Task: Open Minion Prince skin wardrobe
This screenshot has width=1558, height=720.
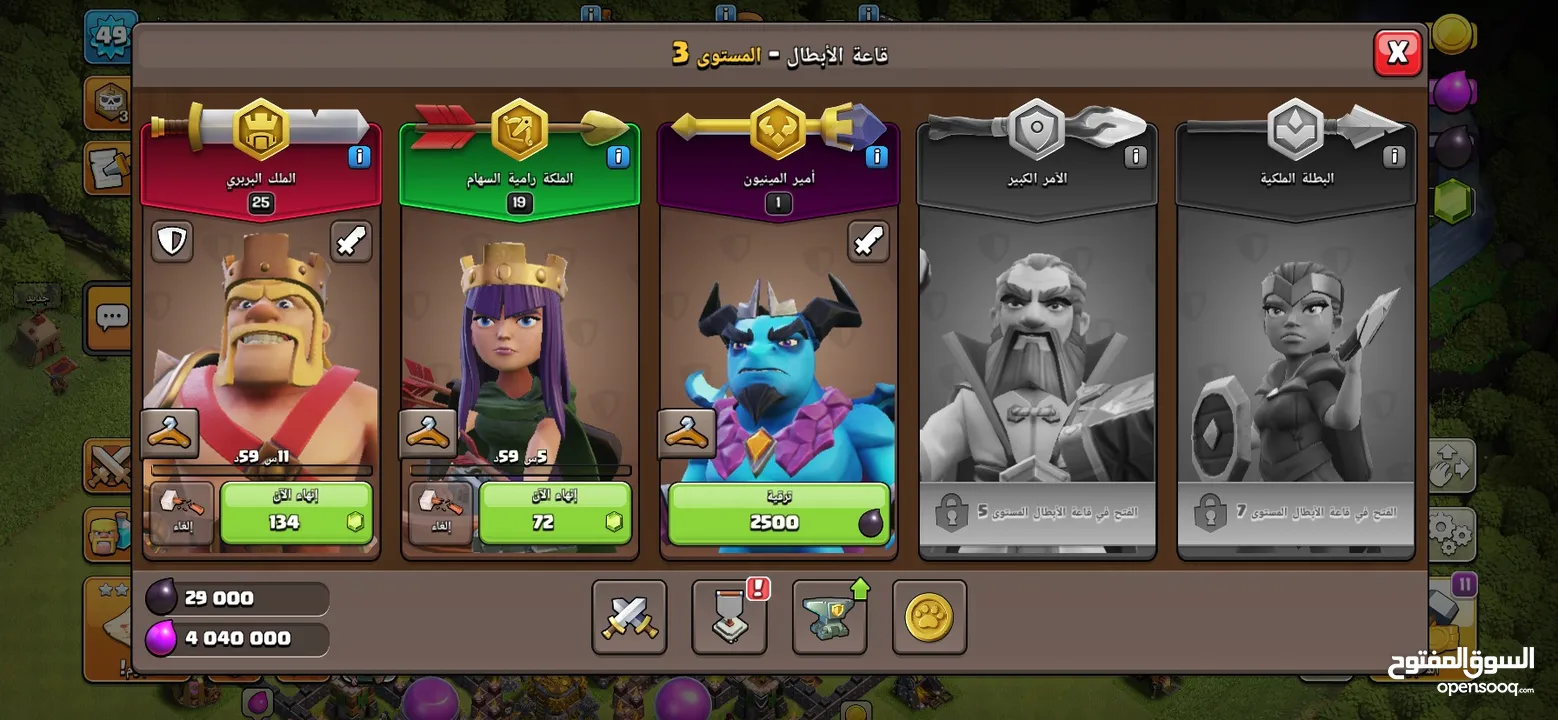Action: coord(687,433)
